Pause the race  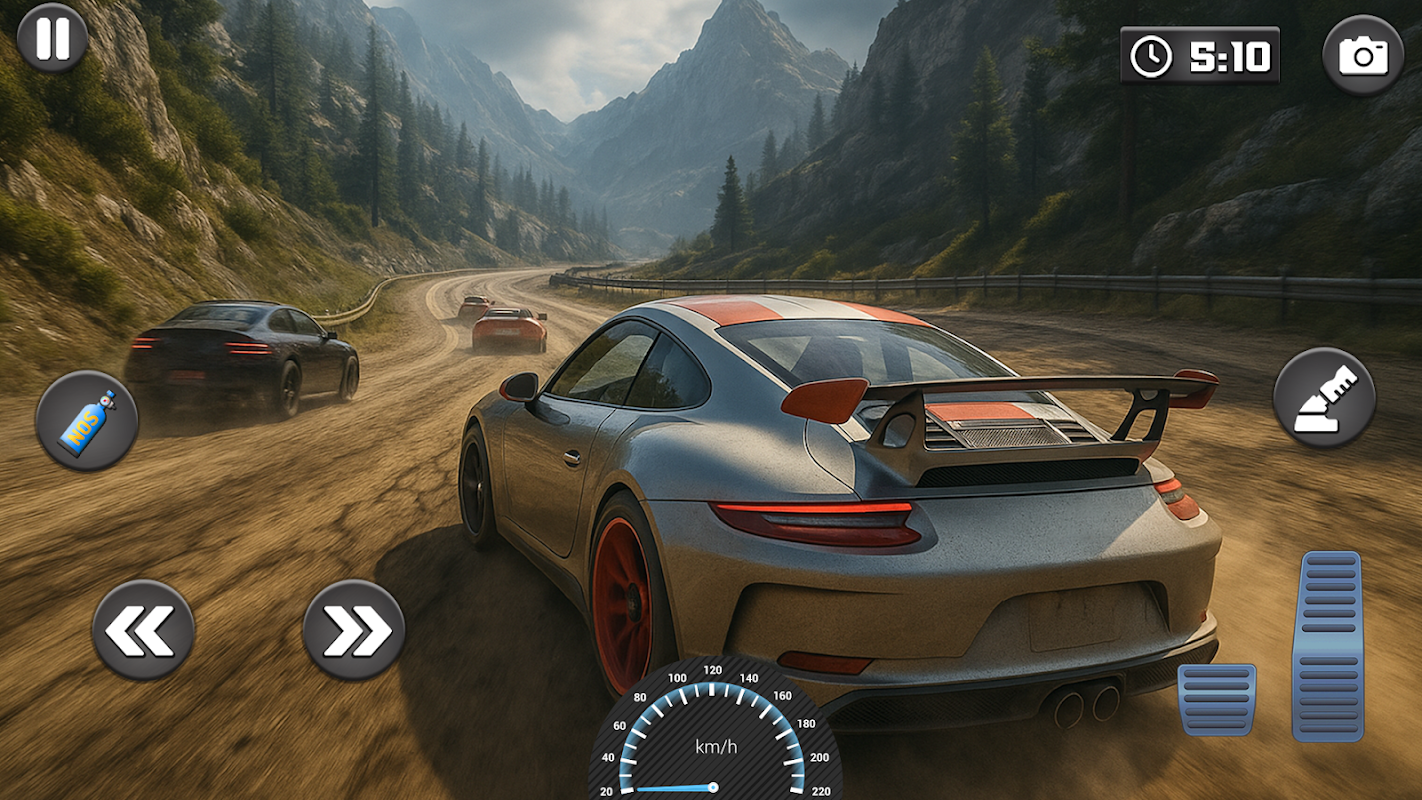click(x=52, y=38)
